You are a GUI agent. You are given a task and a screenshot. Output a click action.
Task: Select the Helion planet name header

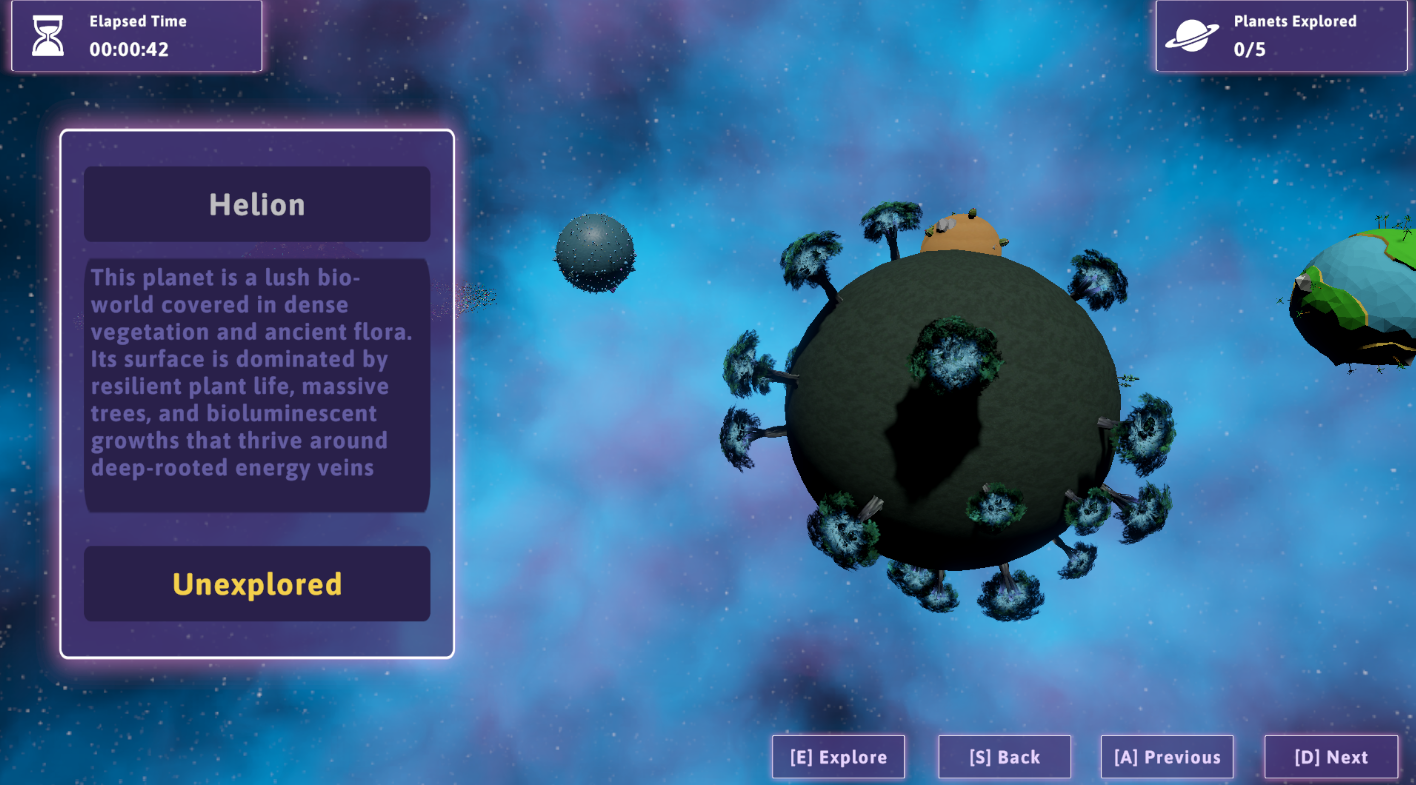pyautogui.click(x=256, y=203)
